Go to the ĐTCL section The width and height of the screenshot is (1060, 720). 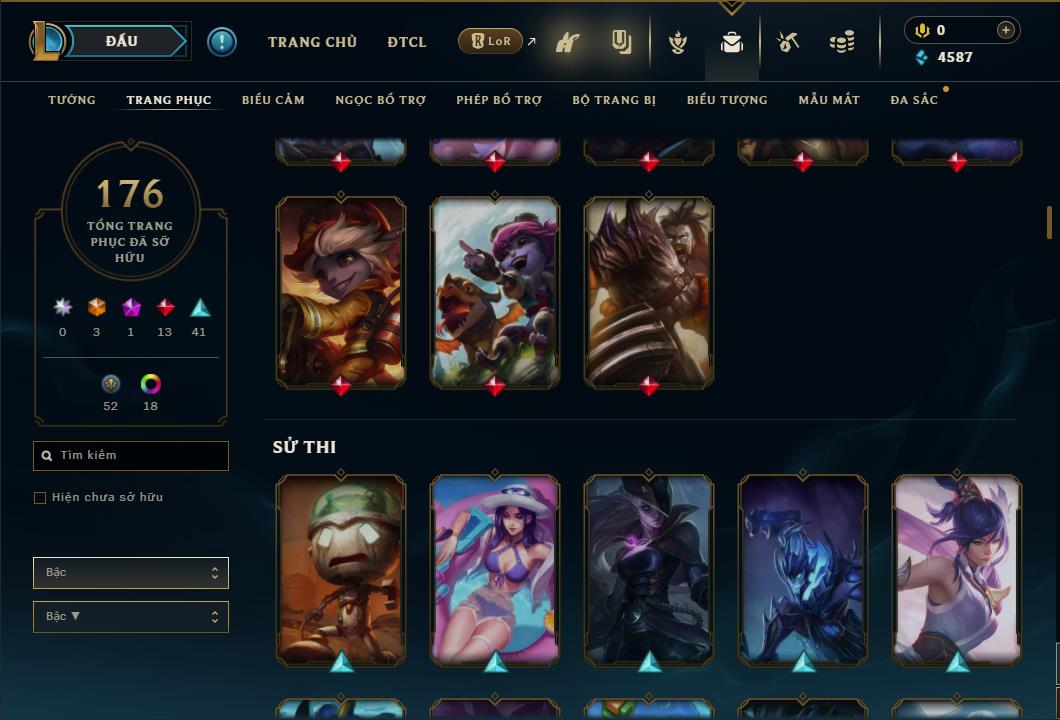click(407, 42)
